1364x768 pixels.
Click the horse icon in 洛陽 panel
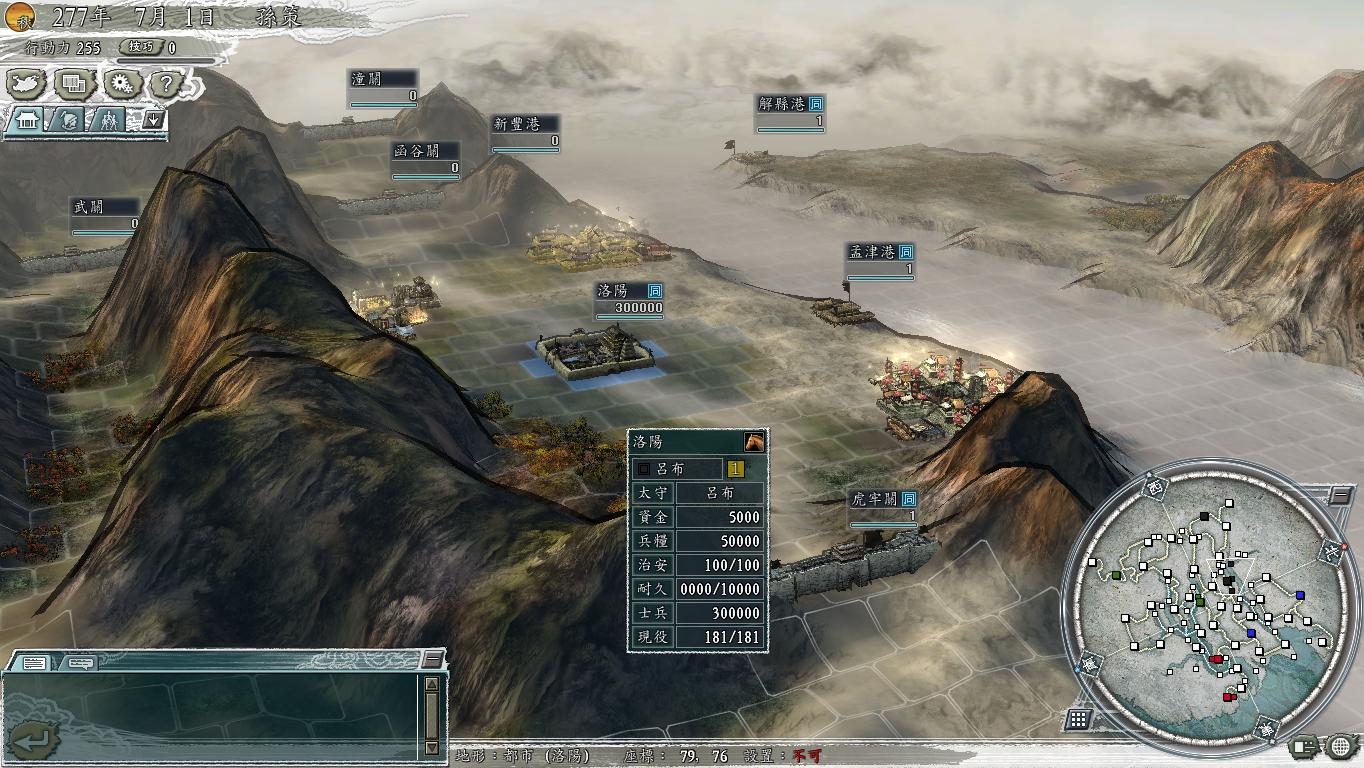[x=754, y=442]
